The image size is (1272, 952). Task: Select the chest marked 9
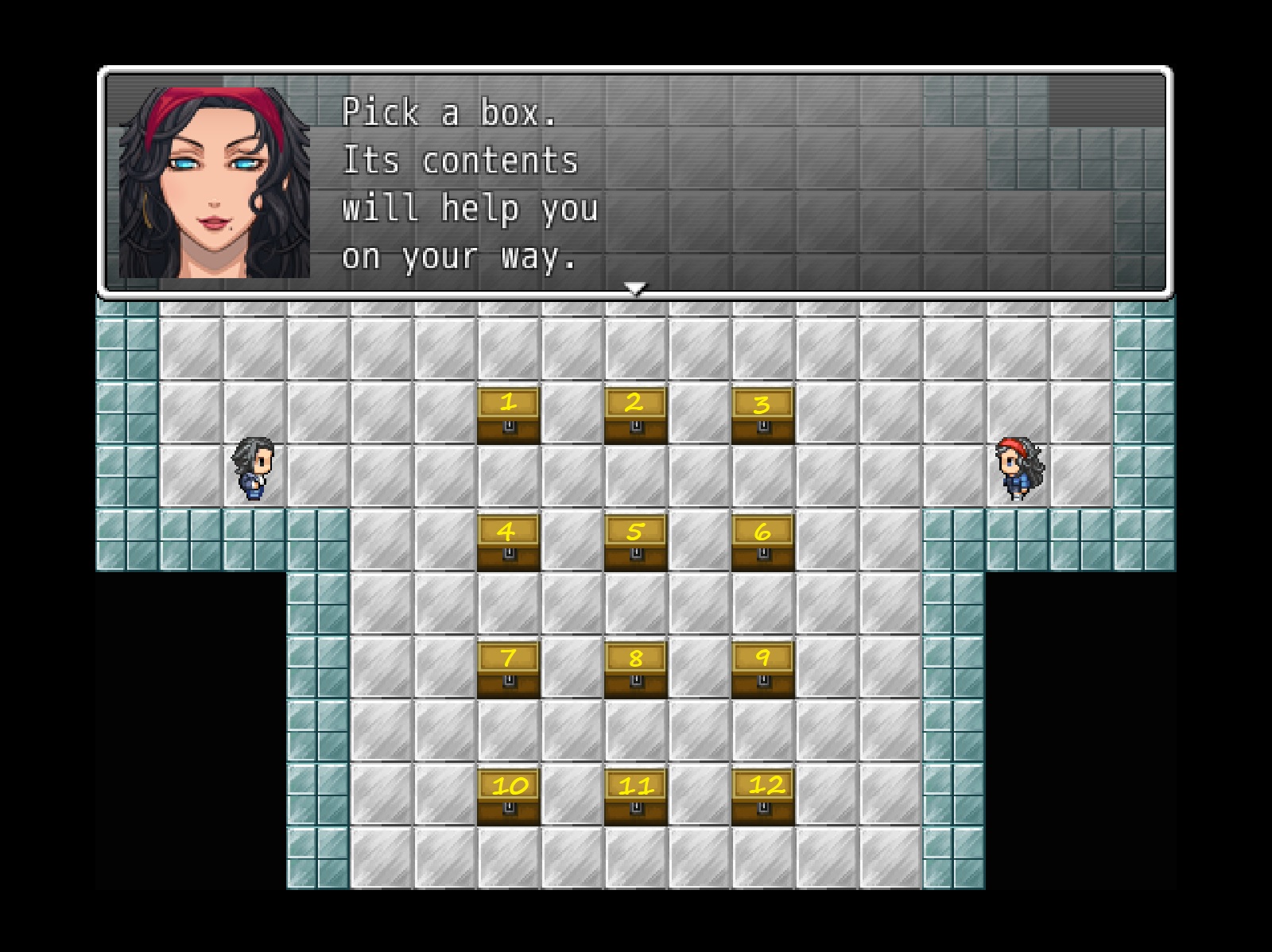tap(762, 668)
